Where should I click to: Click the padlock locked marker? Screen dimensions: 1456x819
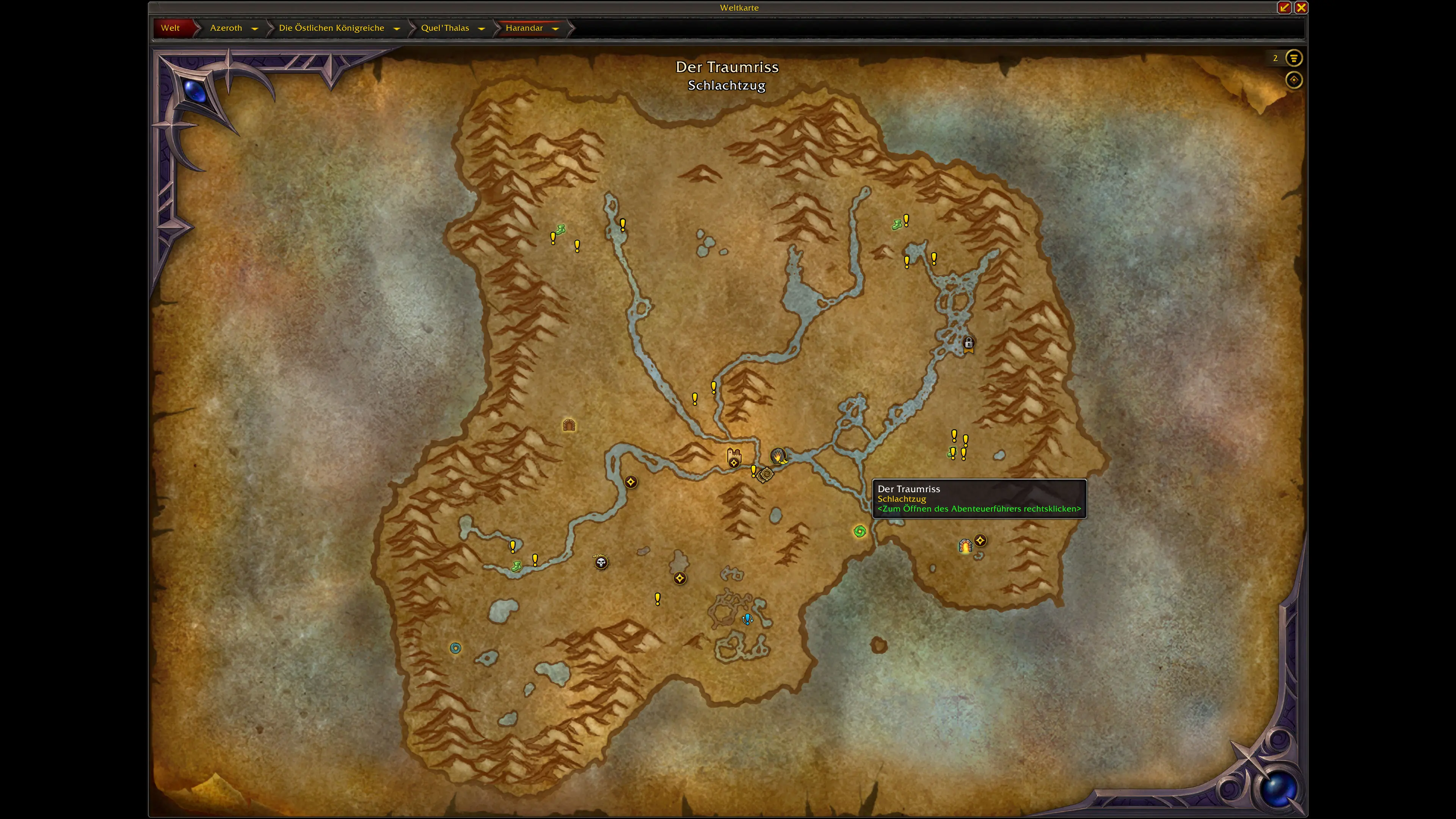coord(968,343)
